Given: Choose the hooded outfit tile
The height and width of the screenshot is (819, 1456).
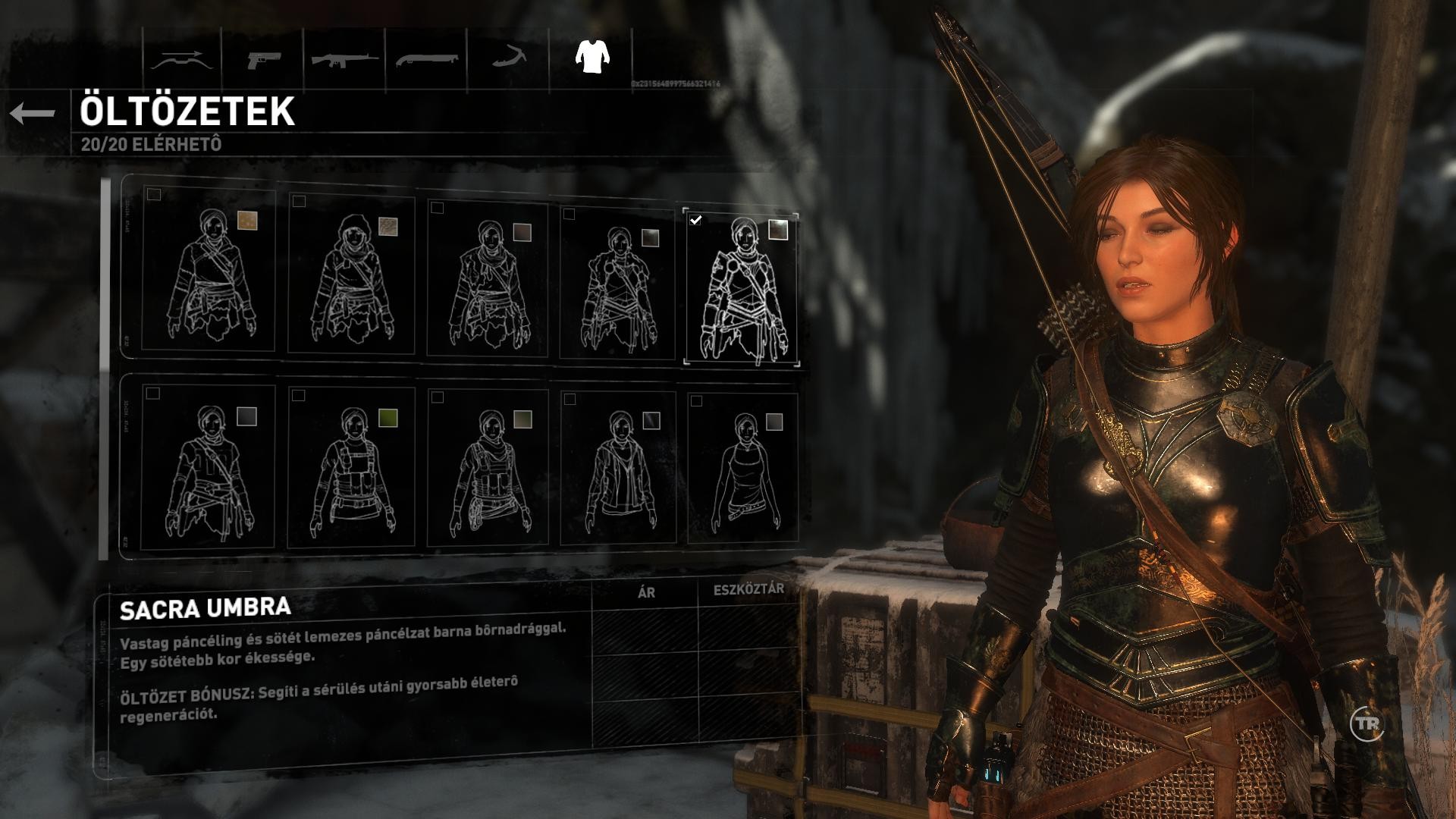Looking at the screenshot, I should 352,275.
